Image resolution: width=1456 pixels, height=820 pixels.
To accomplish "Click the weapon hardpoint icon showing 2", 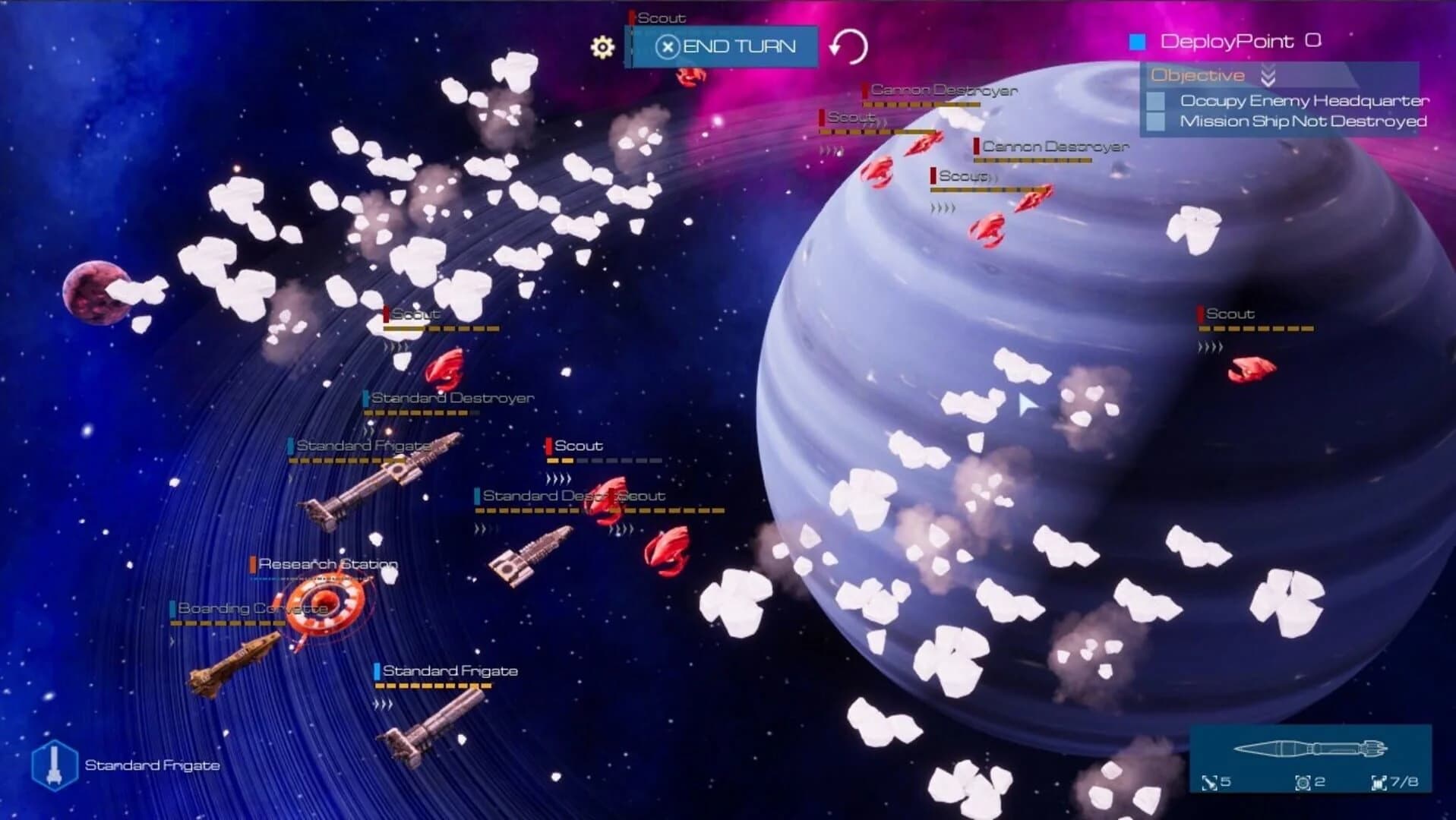I will pos(1302,784).
